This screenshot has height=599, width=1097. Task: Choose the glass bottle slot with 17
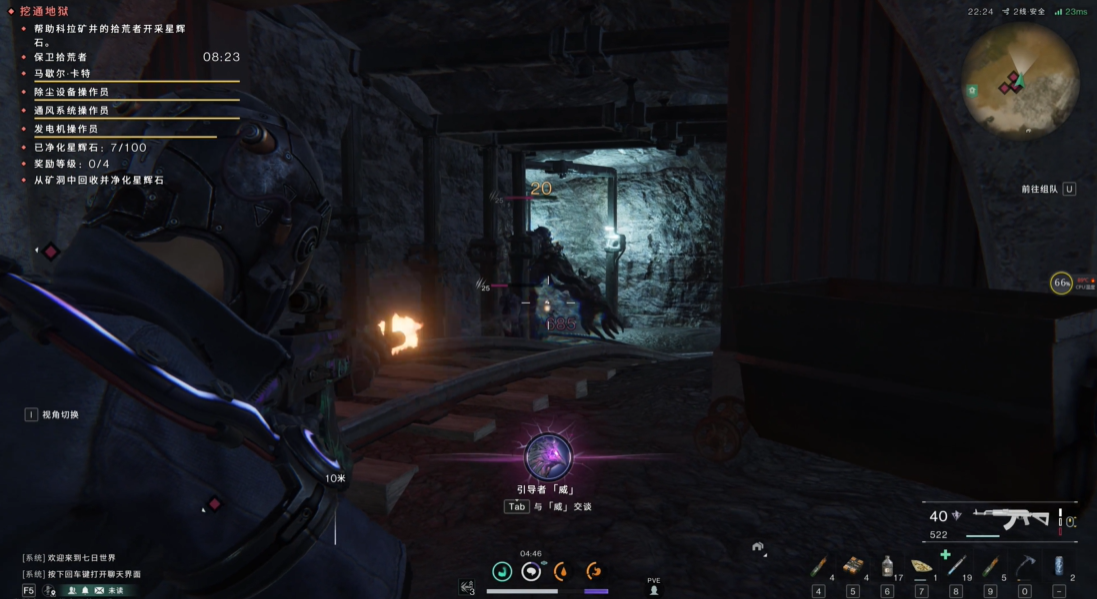(x=887, y=567)
